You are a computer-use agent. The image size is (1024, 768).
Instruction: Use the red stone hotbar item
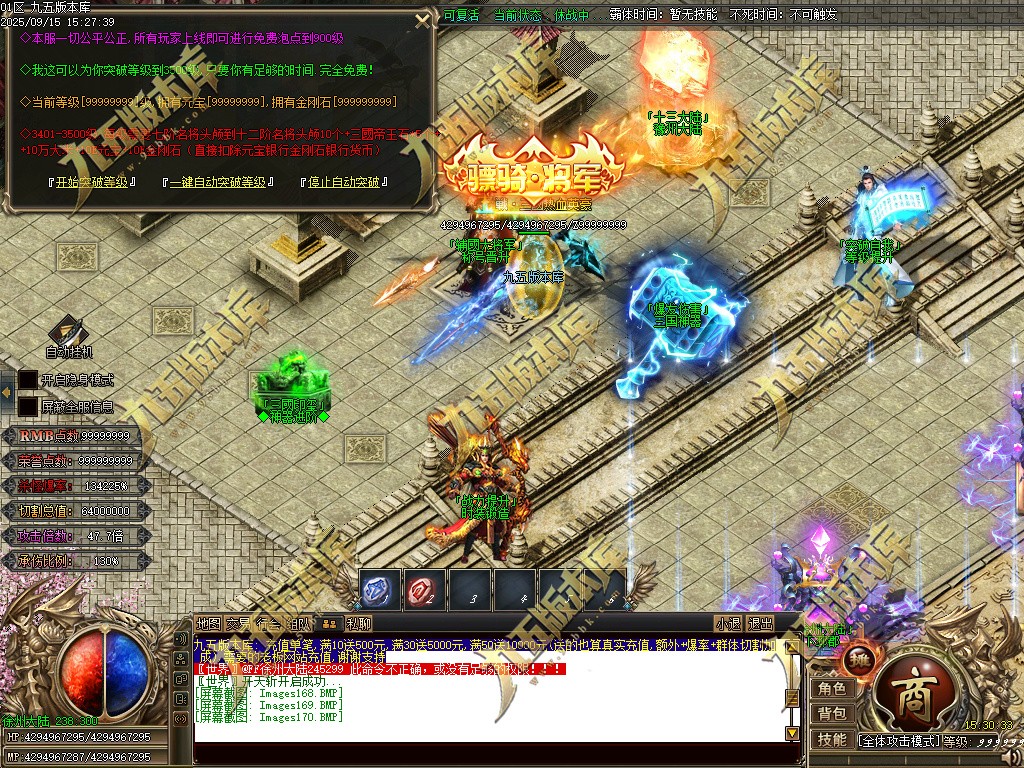(x=425, y=590)
